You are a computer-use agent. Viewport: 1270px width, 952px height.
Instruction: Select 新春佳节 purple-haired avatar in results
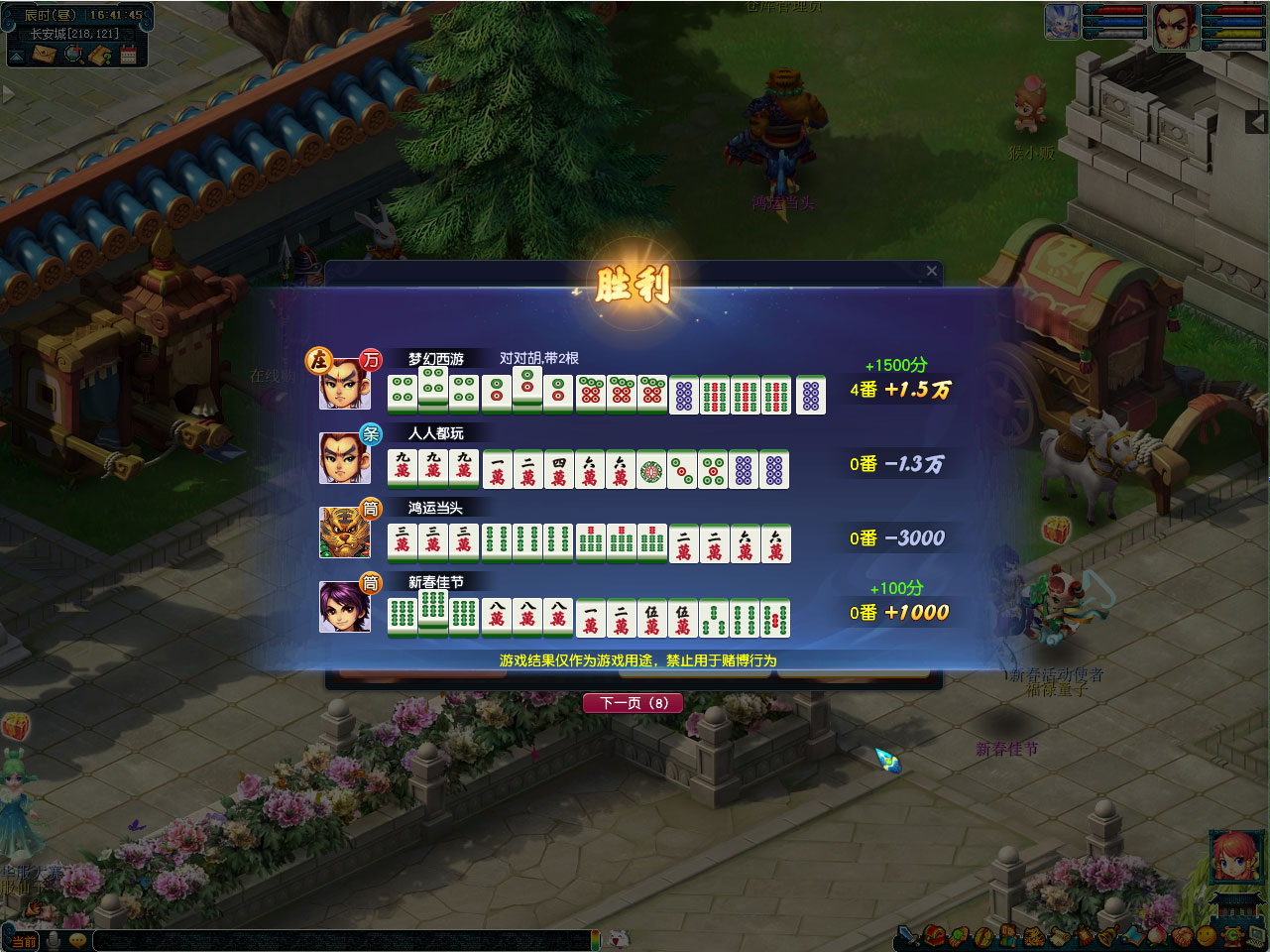click(x=344, y=607)
